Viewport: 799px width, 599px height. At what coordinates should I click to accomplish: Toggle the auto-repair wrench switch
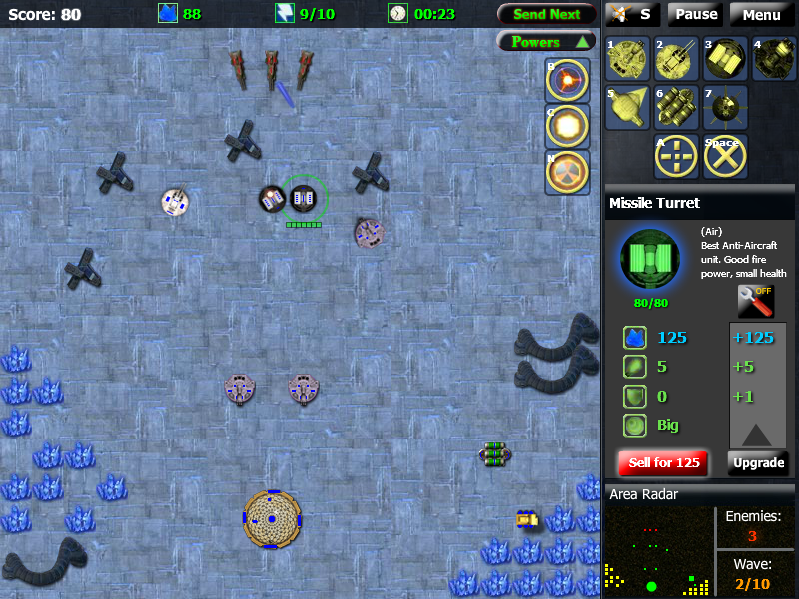[x=756, y=301]
